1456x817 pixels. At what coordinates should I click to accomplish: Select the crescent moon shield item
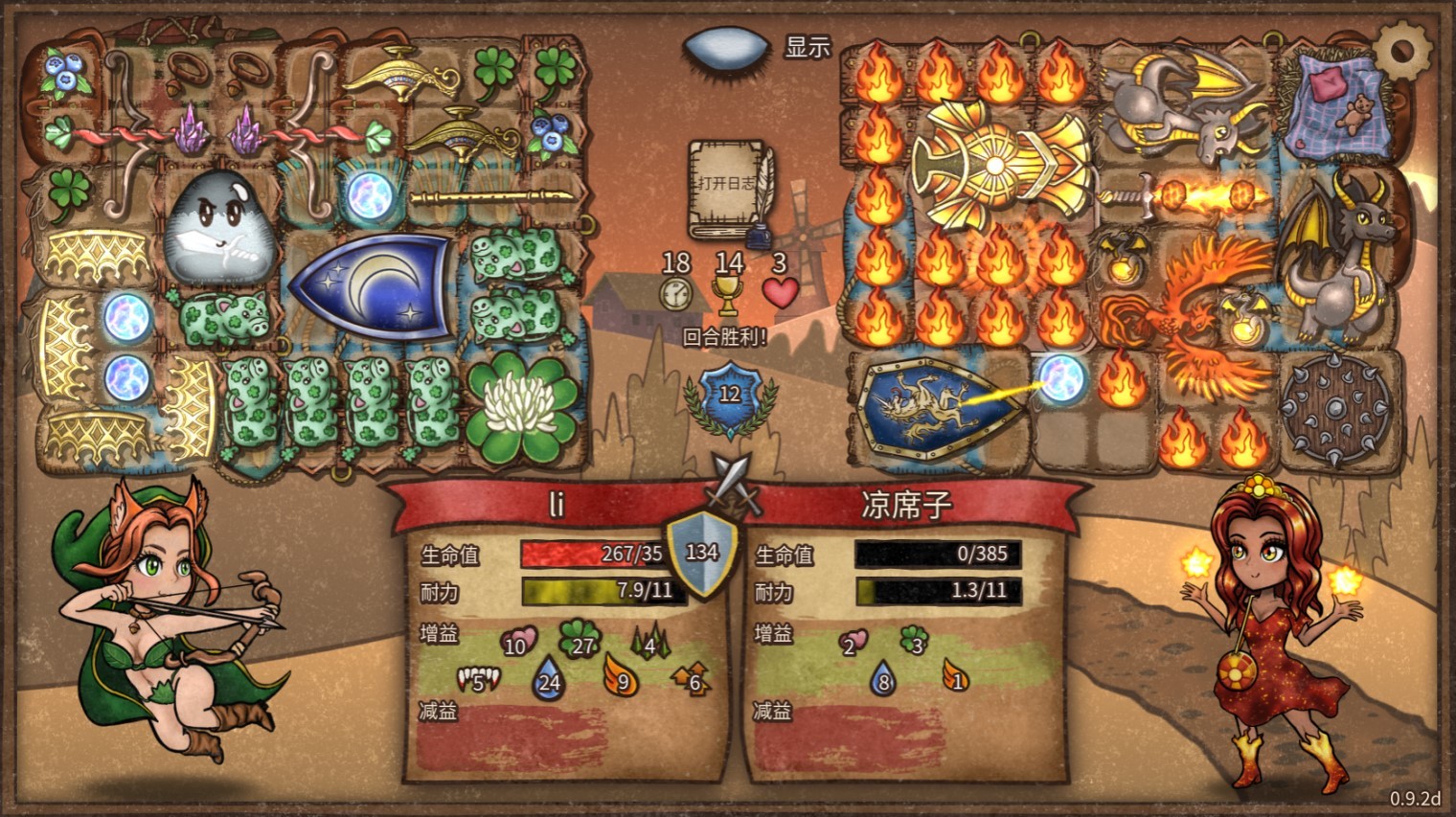point(372,285)
